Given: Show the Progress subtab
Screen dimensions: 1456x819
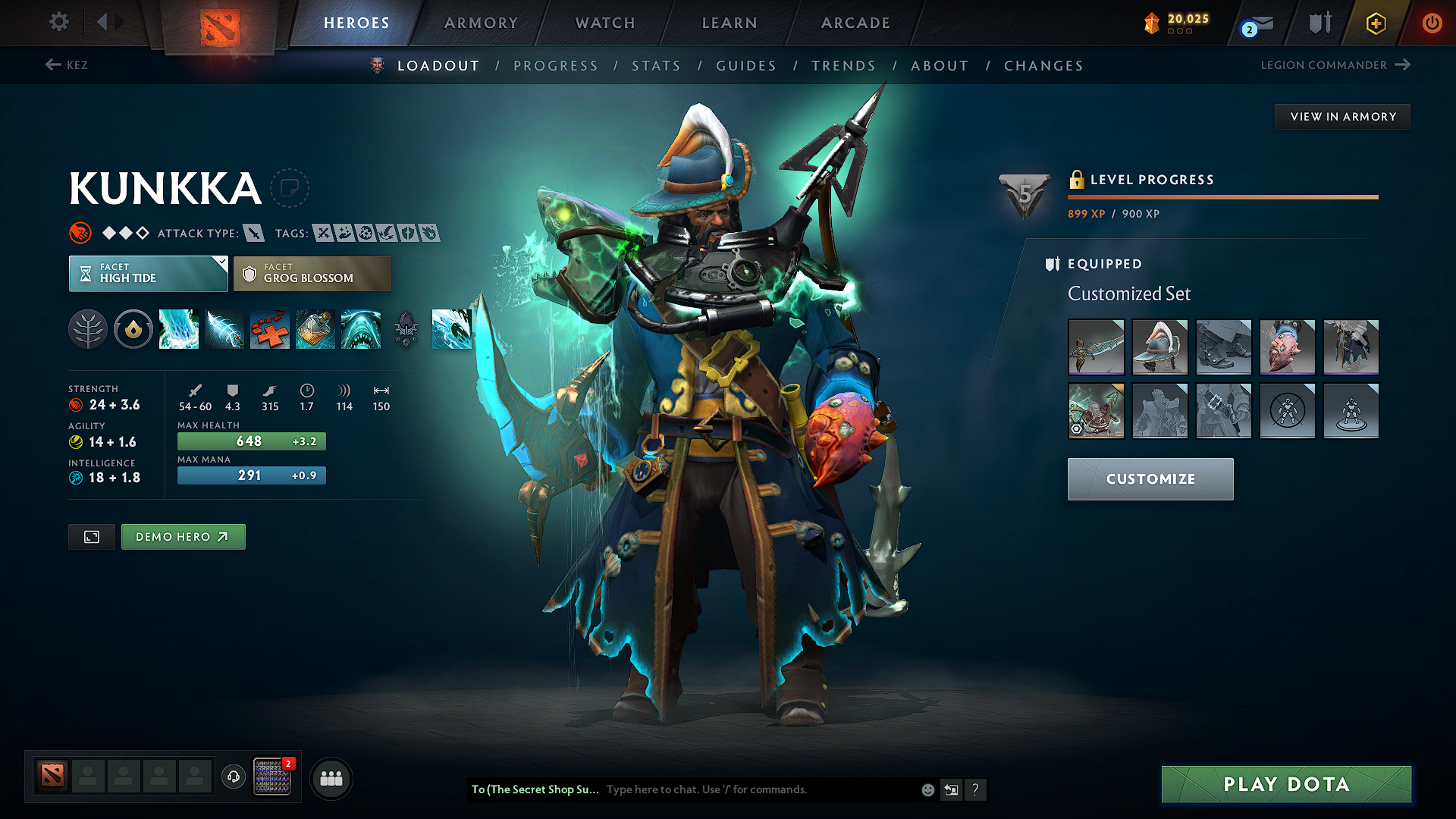Looking at the screenshot, I should point(556,66).
